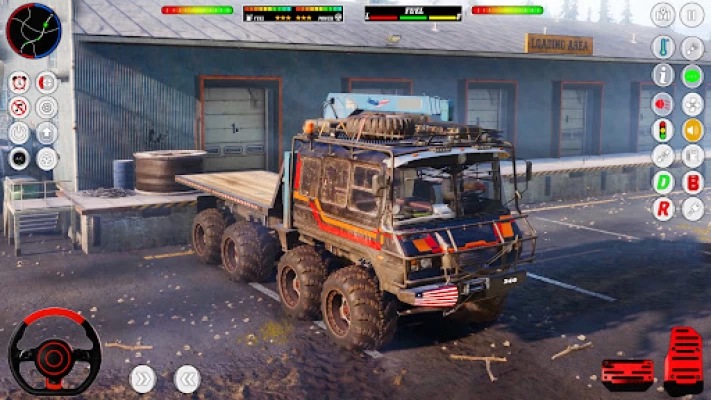
Task: Tap the red alarm clock icon
Action: tap(19, 82)
